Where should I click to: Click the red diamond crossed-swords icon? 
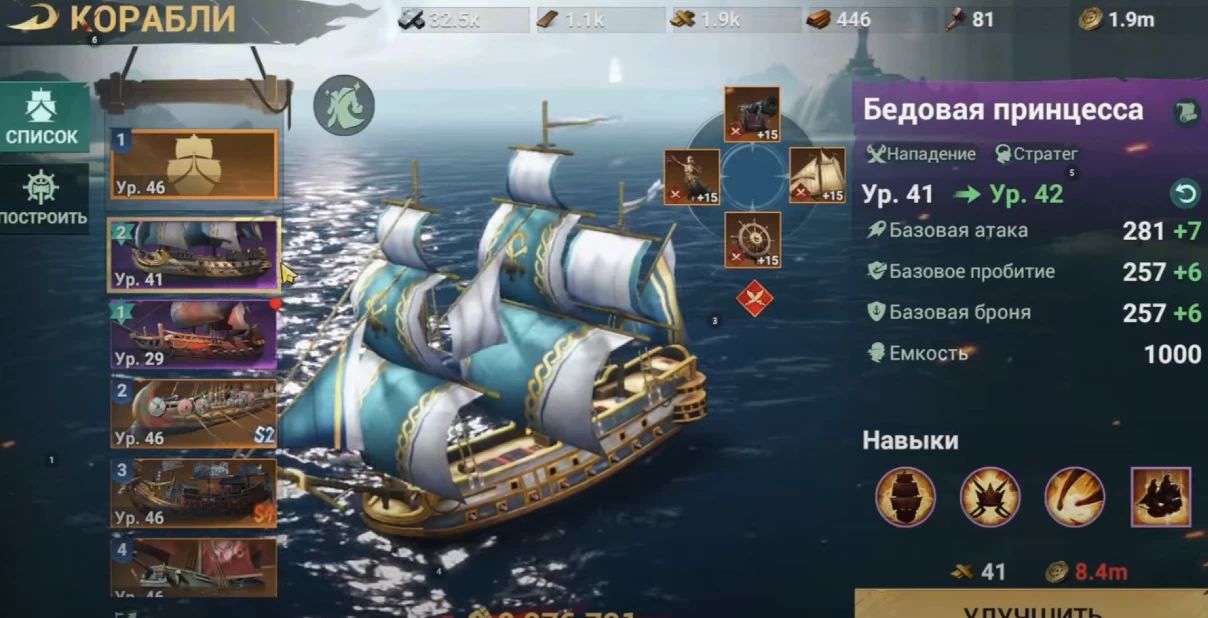754,299
